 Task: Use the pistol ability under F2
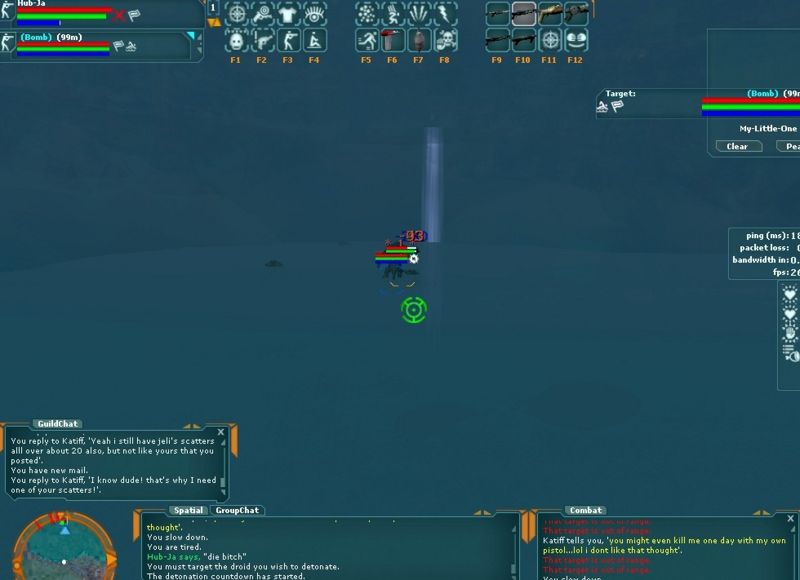coord(262,41)
